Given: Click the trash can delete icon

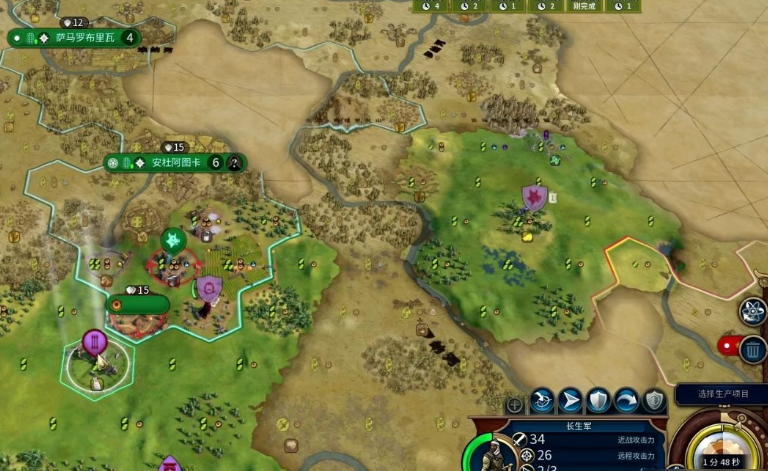Looking at the screenshot, I should tap(753, 349).
